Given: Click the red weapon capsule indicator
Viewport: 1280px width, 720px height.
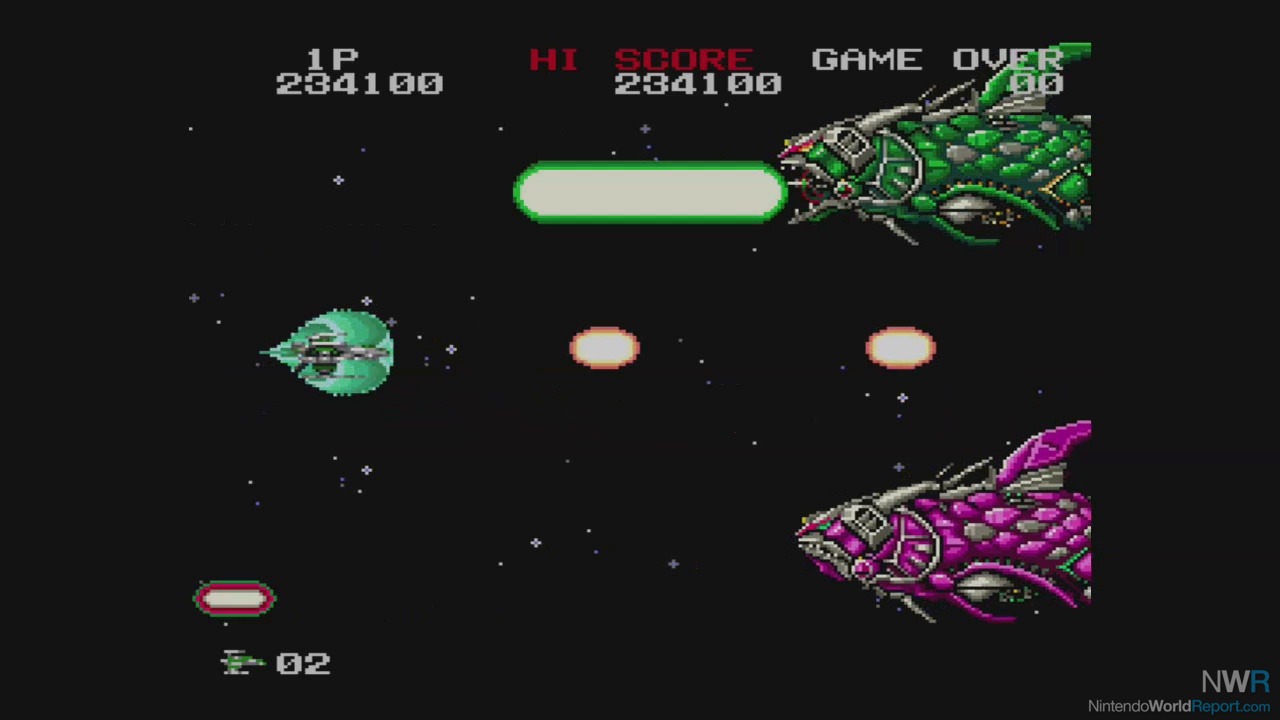Looking at the screenshot, I should click(x=234, y=598).
